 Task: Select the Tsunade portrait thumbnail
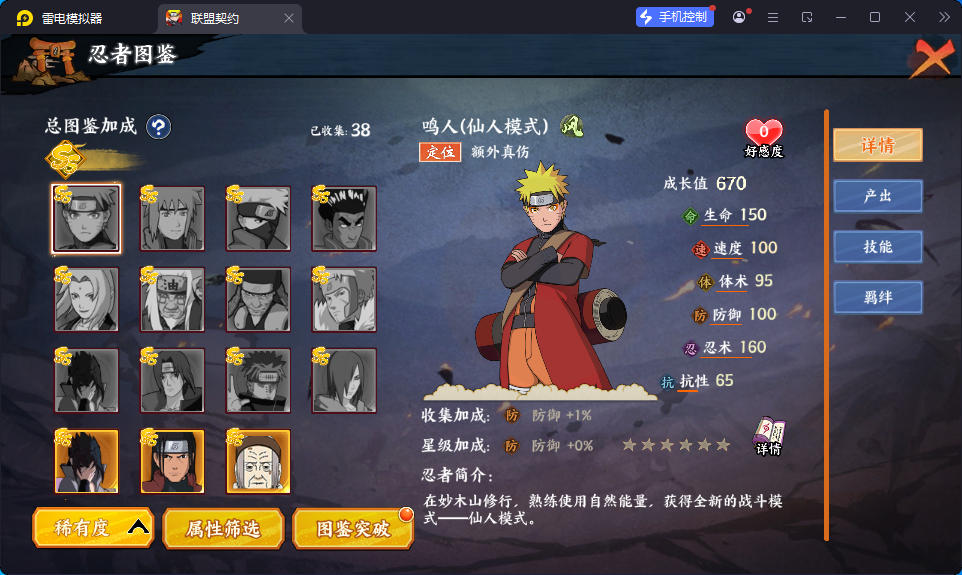pos(86,300)
